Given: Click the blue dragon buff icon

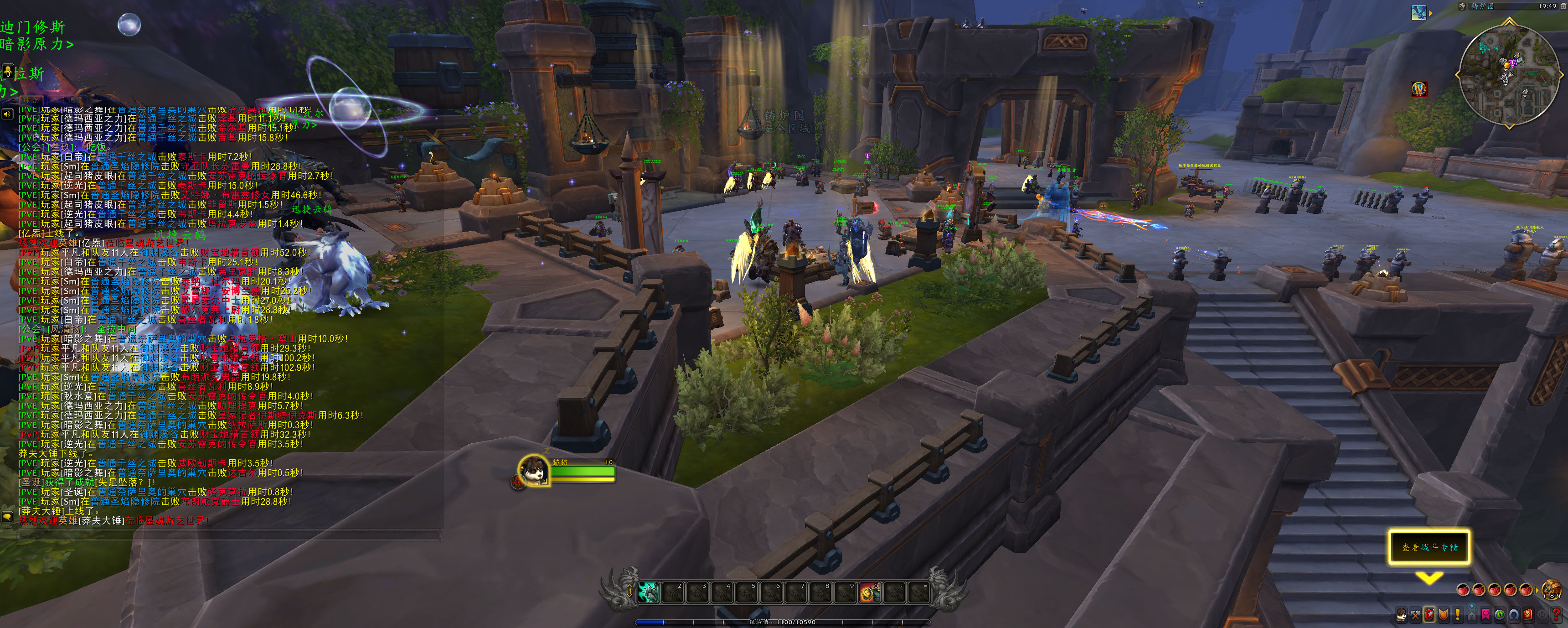Looking at the screenshot, I should coord(1418,12).
